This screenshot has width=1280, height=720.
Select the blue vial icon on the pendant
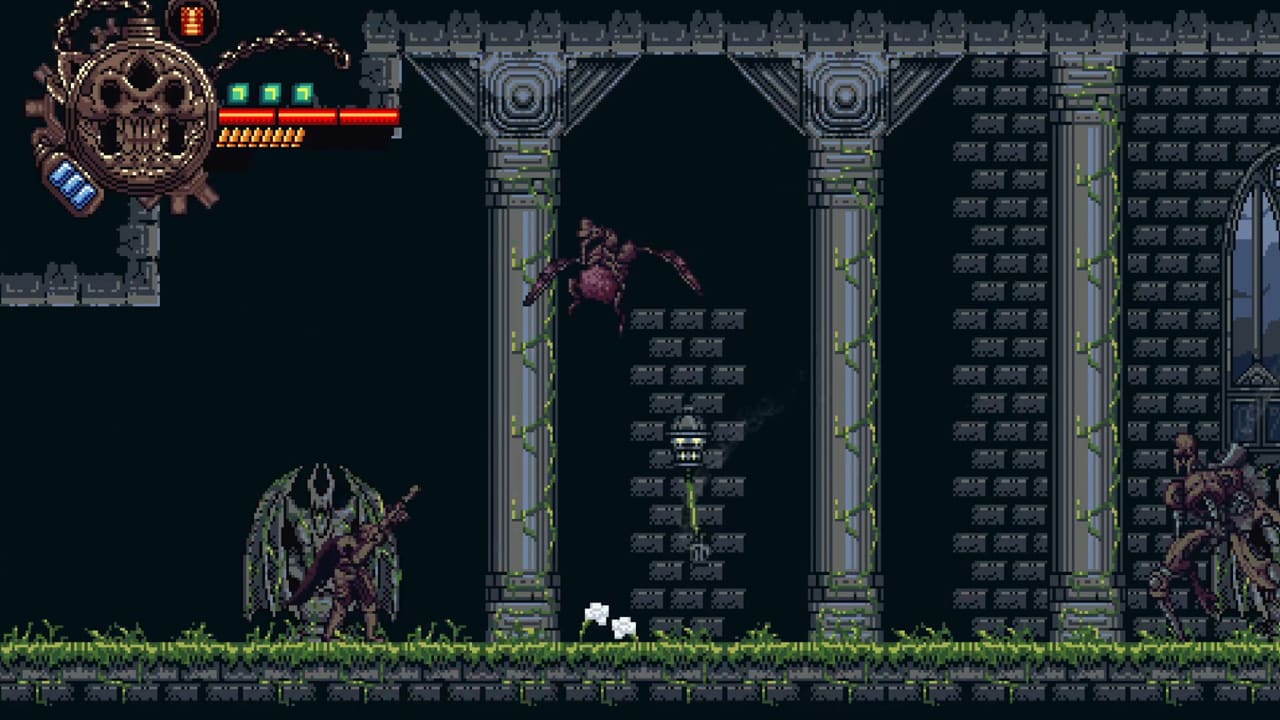[x=72, y=182]
